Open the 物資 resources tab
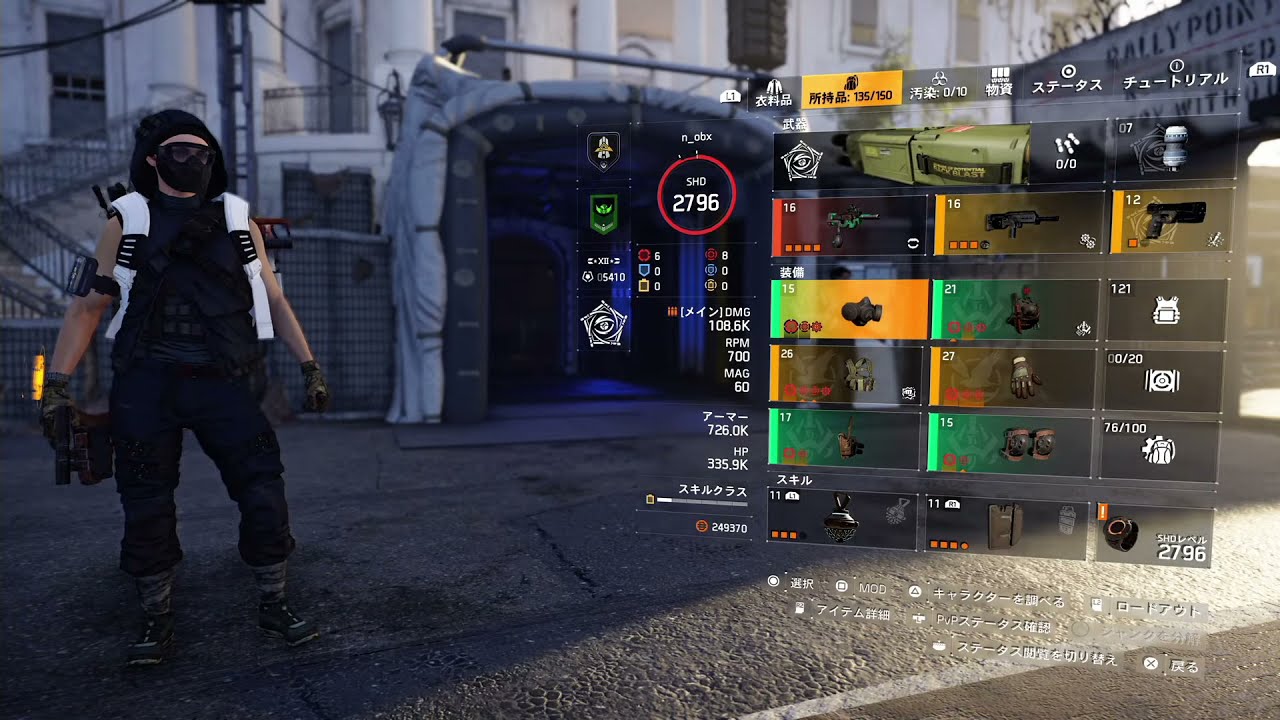1280x720 pixels. [x=999, y=83]
